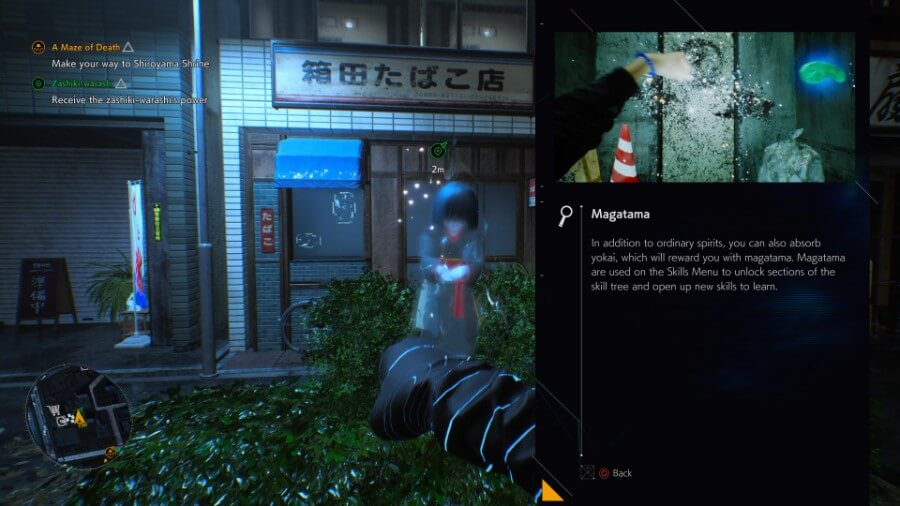Click the Magatama tutorial preview image

[x=705, y=107]
